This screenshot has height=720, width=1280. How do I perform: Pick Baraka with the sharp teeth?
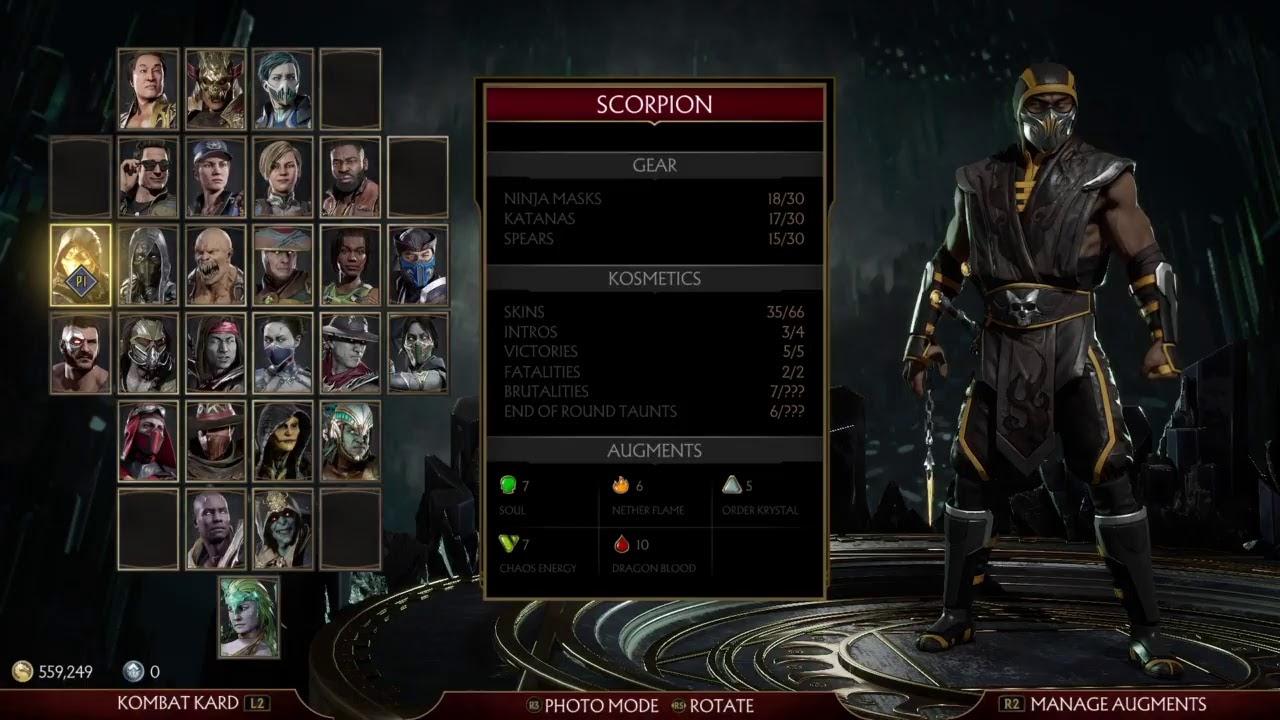click(x=215, y=265)
